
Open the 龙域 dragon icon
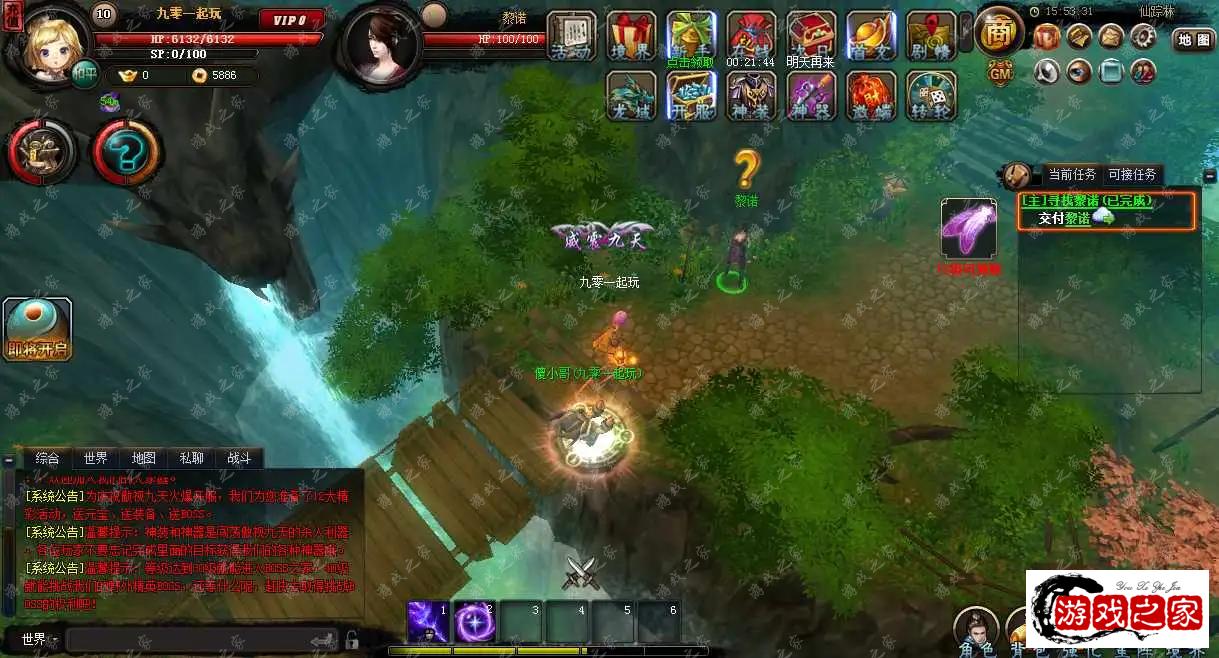(631, 97)
